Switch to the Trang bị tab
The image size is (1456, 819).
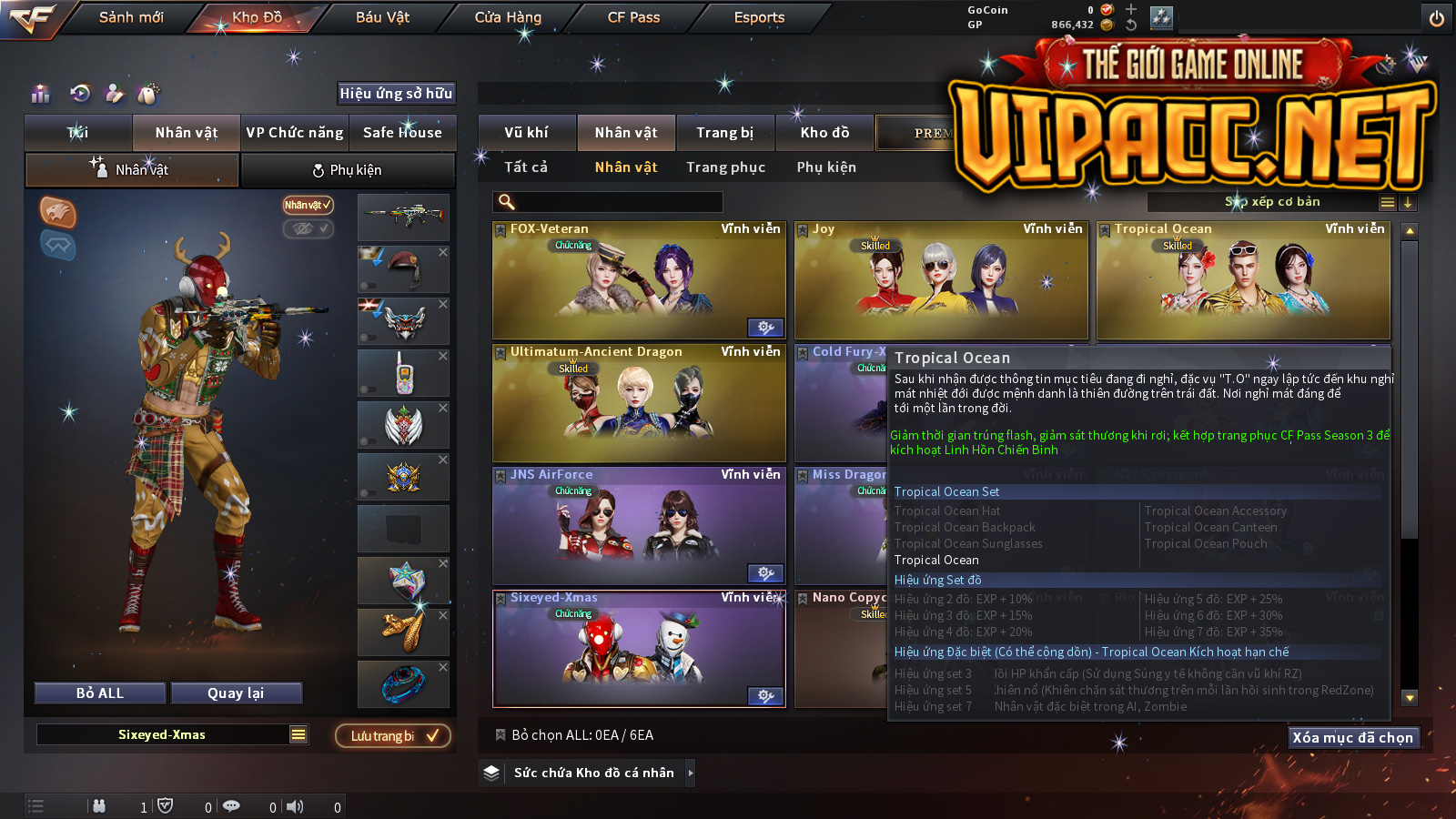(724, 133)
